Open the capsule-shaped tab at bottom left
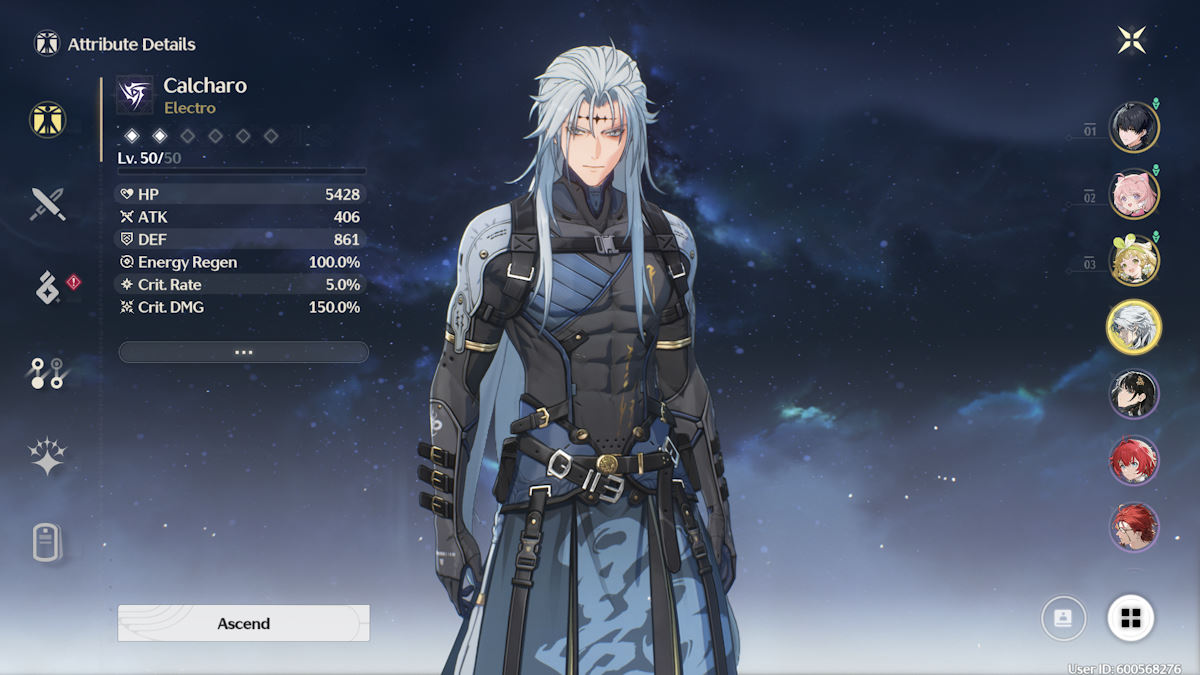 pyautogui.click(x=47, y=543)
